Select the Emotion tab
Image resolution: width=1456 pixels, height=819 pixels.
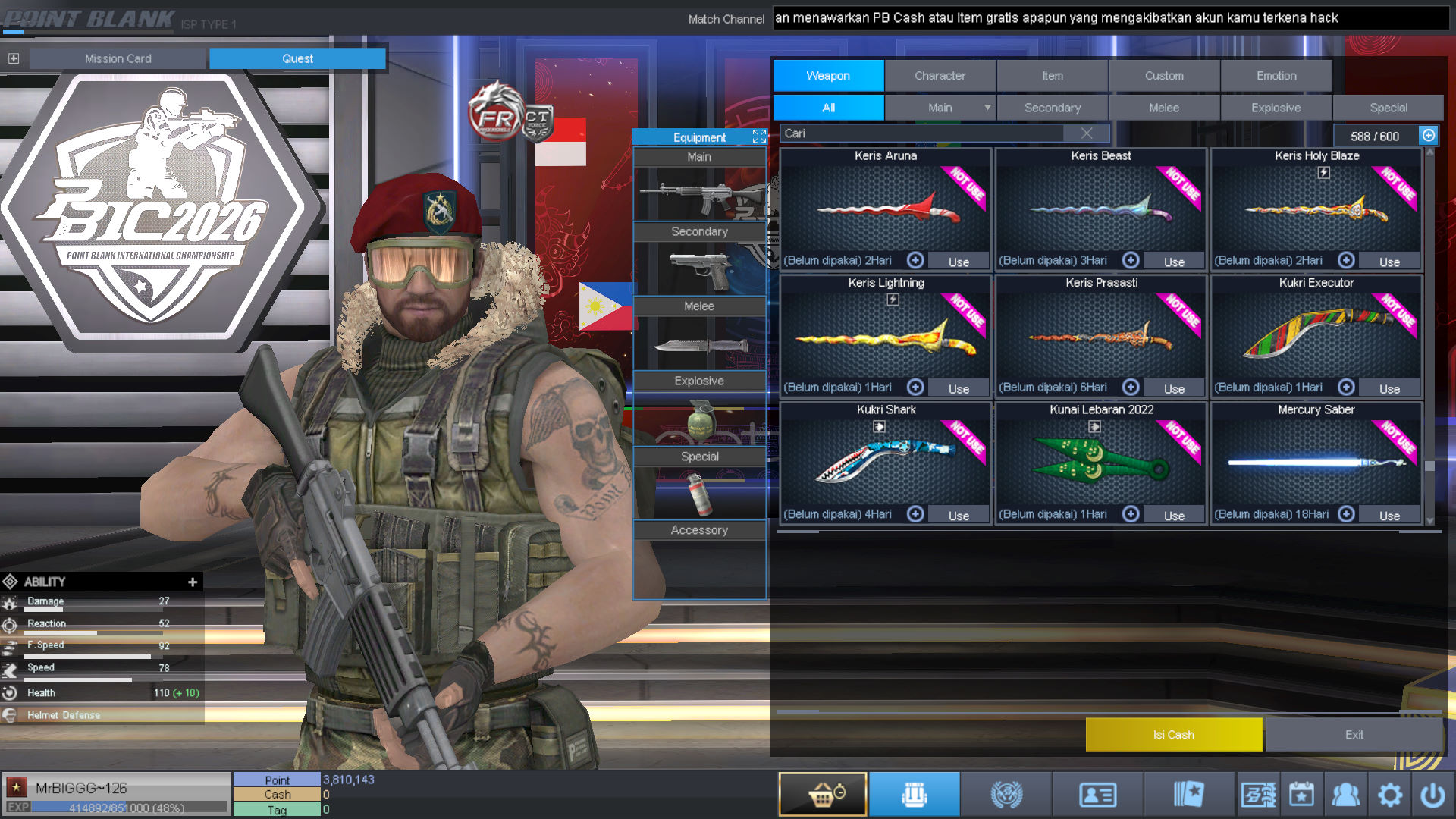point(1276,76)
